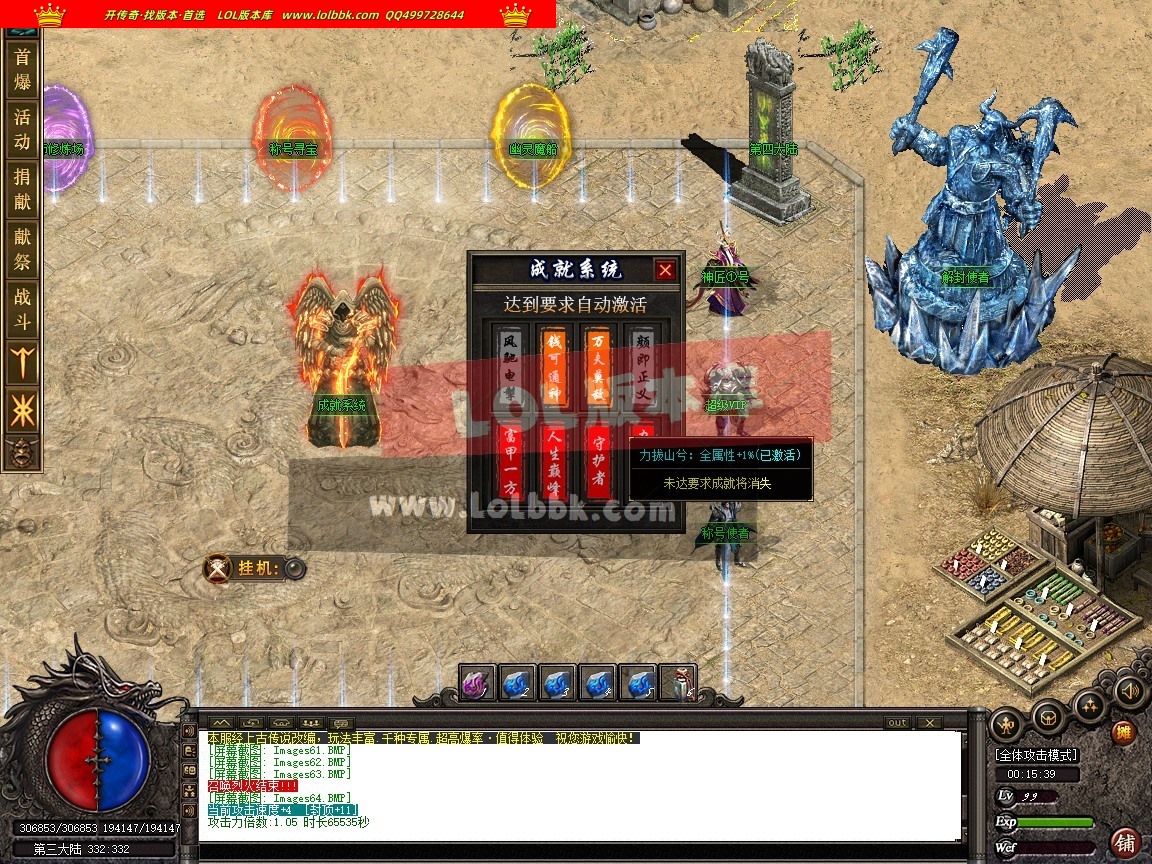Viewport: 1152px width, 864px height.
Task: Select the 守护者 achievement scroll
Action: pos(598,461)
